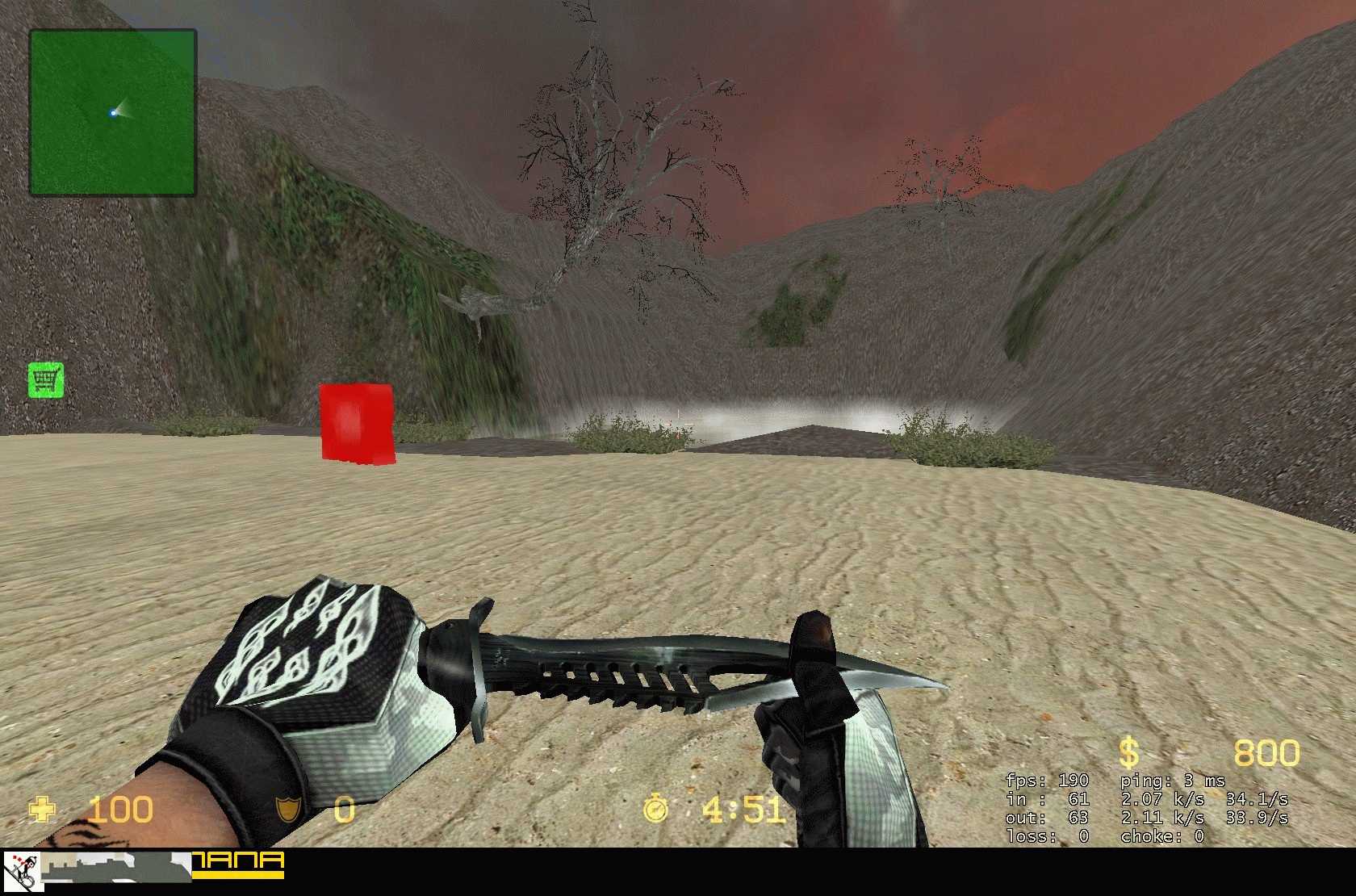This screenshot has width=1356, height=896.
Task: Click the green radar minimap
Action: click(113, 113)
